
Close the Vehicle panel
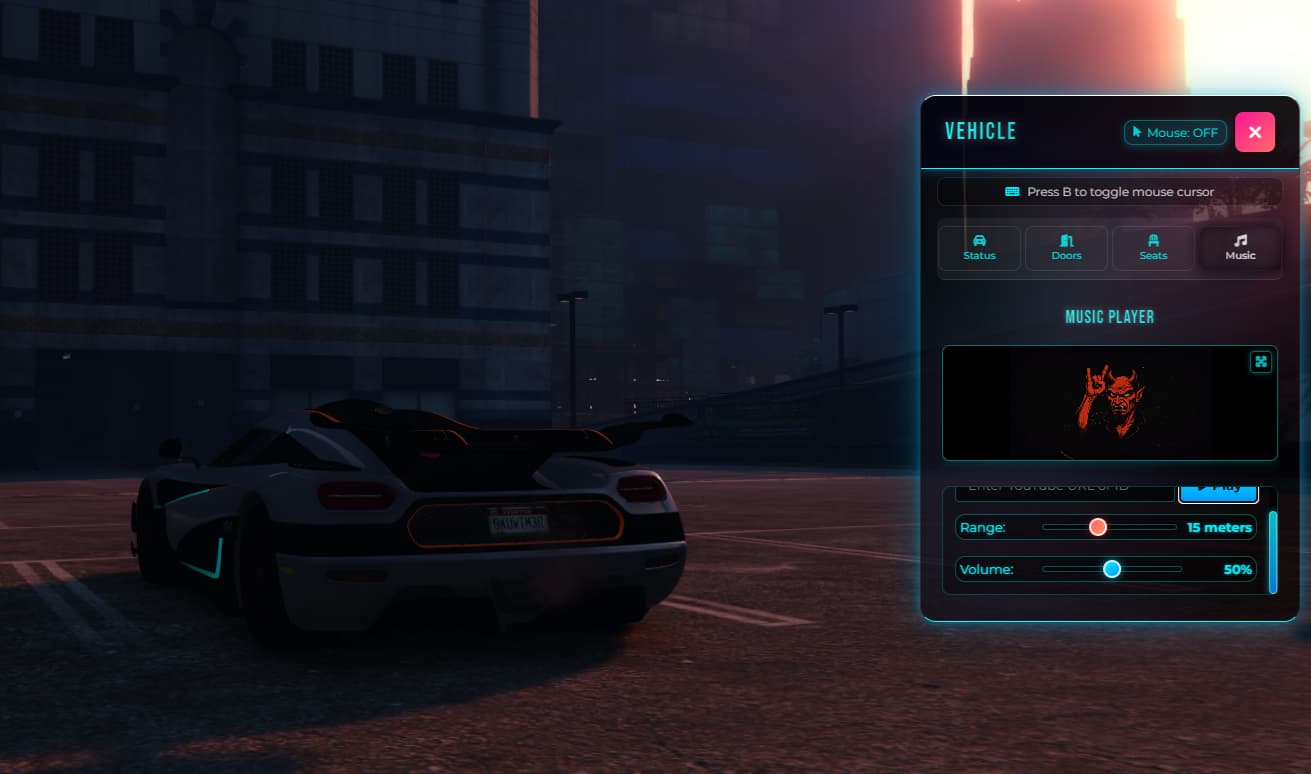(x=1254, y=132)
